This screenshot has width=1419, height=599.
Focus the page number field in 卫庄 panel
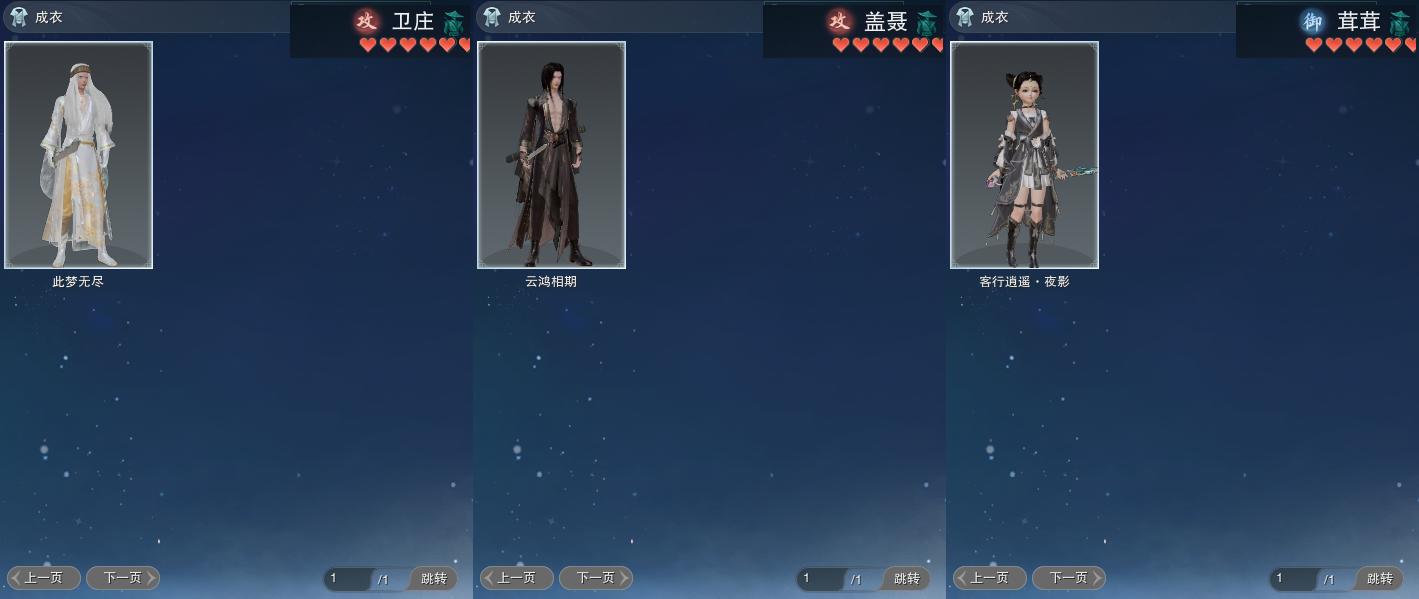click(346, 579)
